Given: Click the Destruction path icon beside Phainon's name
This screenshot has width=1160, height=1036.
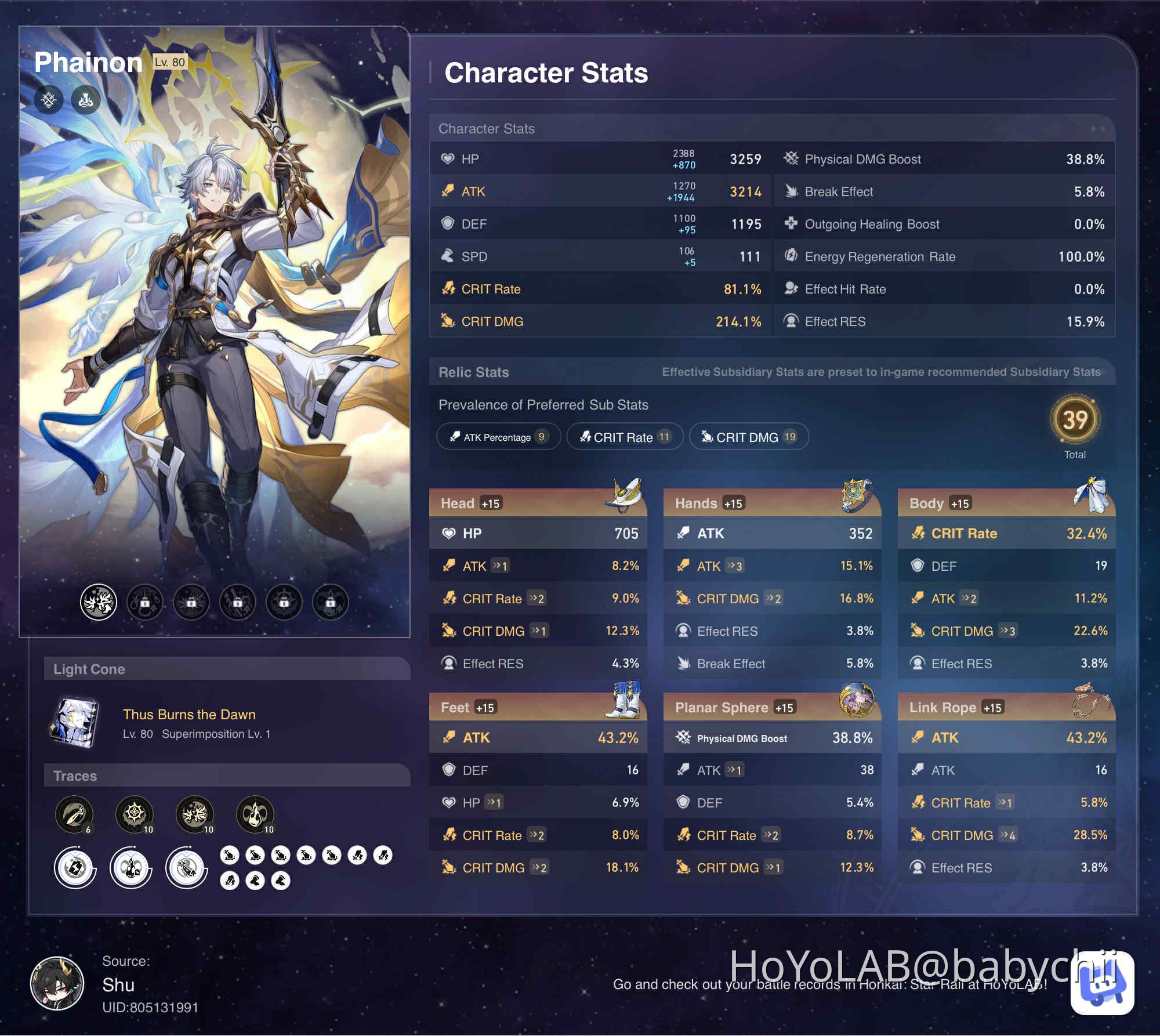Looking at the screenshot, I should click(85, 99).
